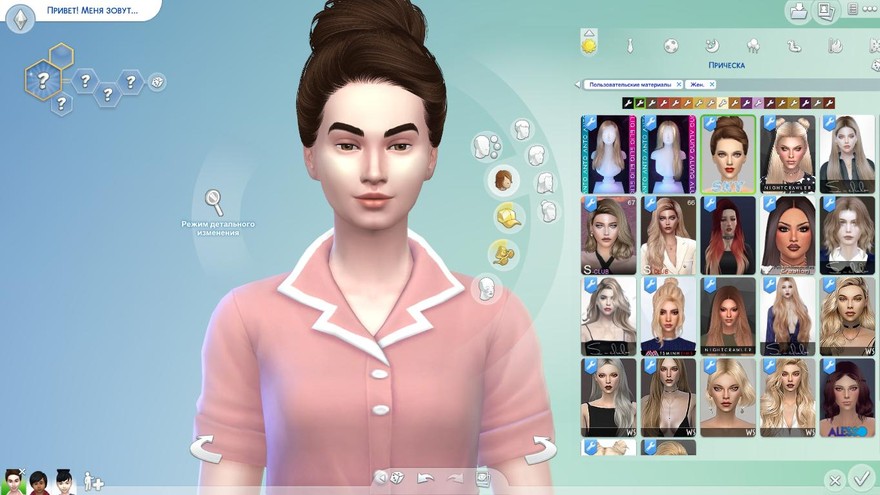Image resolution: width=880 pixels, height=495 pixels.
Task: Rotate the Sim using the right arrow
Action: [543, 449]
